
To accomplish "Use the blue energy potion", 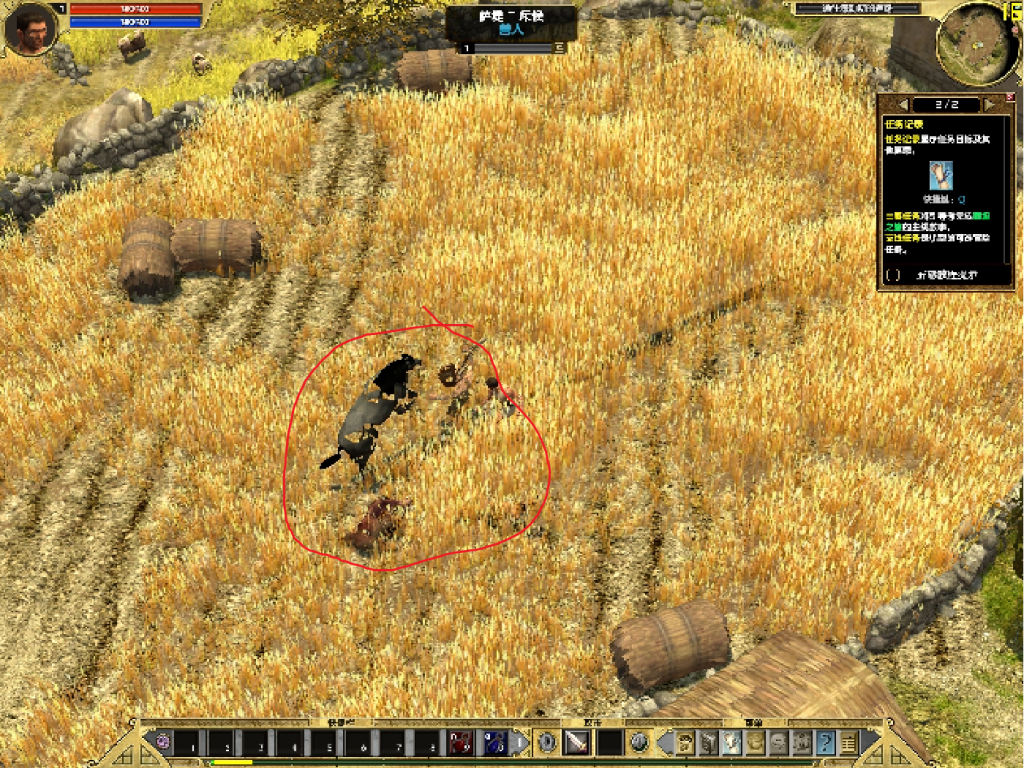I will [495, 743].
